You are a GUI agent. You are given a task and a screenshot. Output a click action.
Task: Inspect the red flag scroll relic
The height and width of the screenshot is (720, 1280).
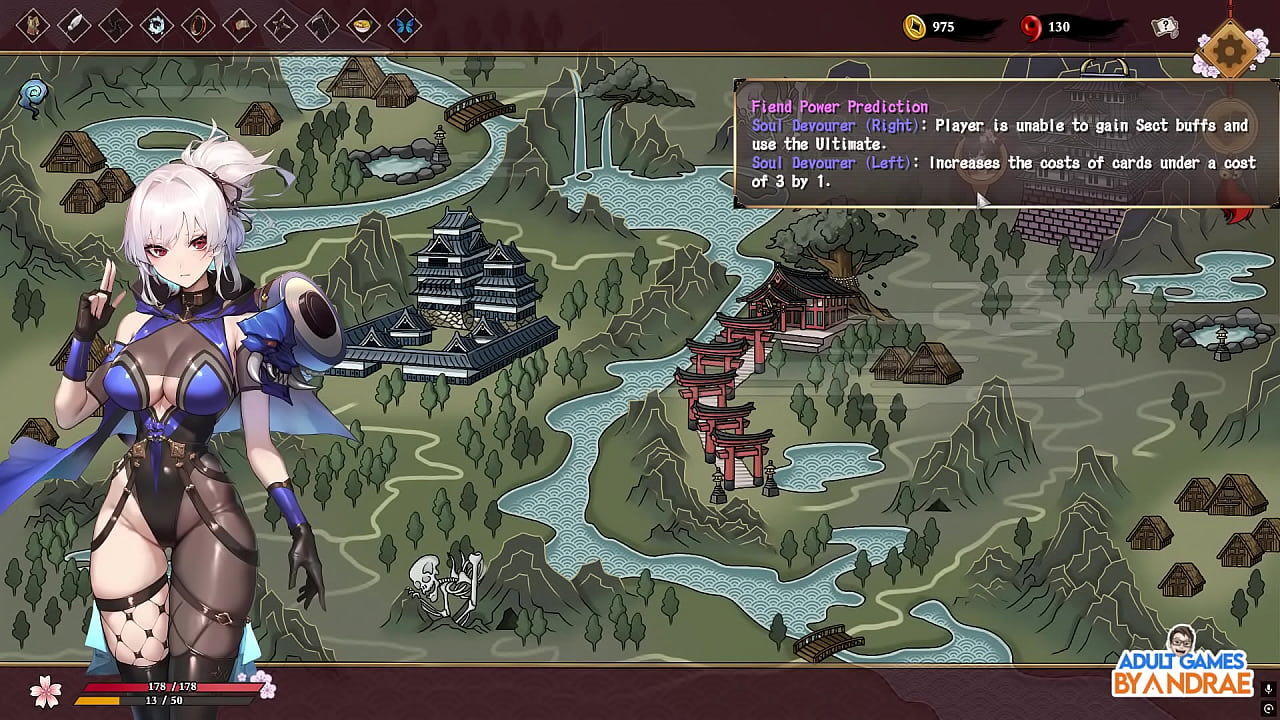click(240, 26)
